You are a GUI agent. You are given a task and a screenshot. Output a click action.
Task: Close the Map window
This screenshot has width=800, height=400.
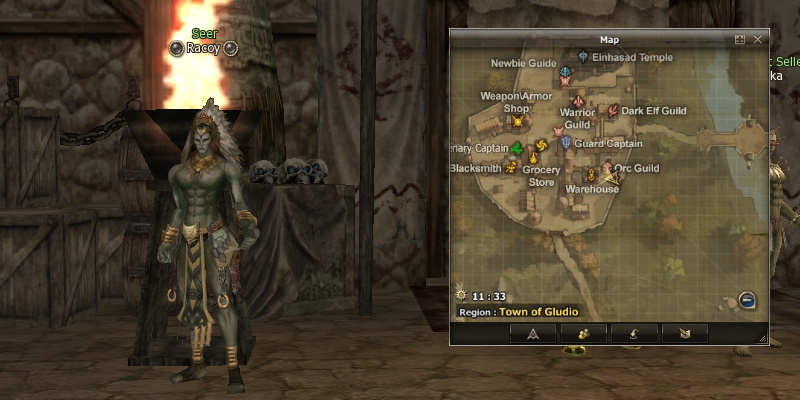click(x=758, y=39)
